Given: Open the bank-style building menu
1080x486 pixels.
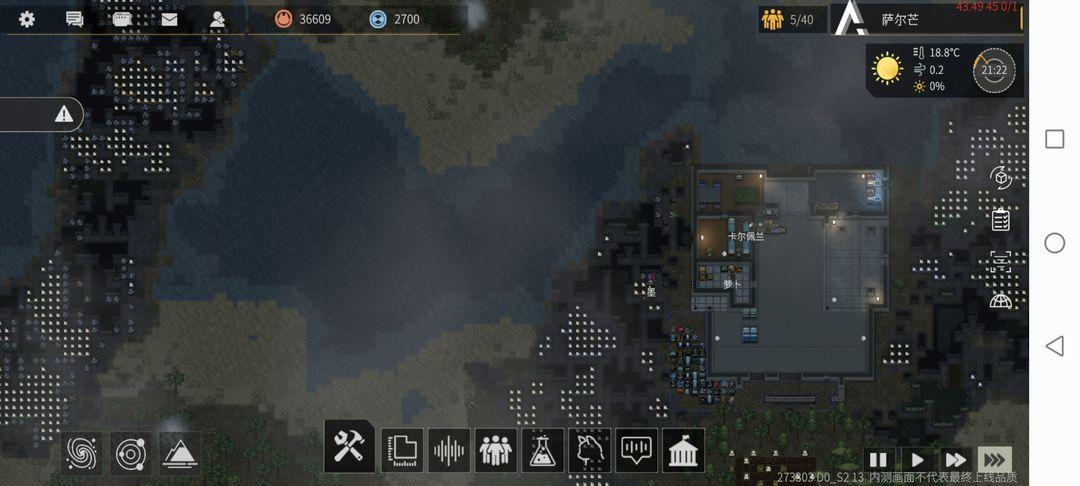Looking at the screenshot, I should (684, 450).
